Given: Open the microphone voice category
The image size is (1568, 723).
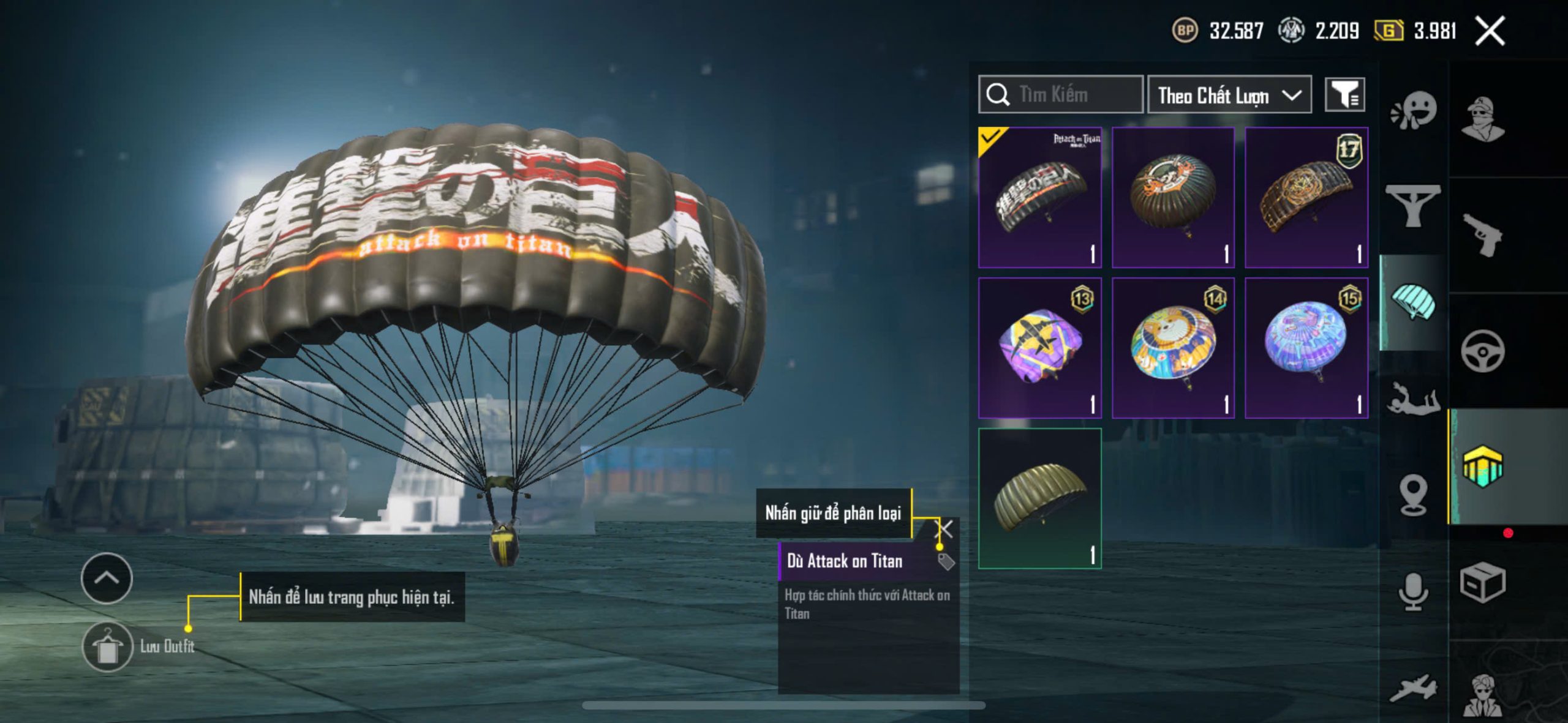Looking at the screenshot, I should [1413, 591].
